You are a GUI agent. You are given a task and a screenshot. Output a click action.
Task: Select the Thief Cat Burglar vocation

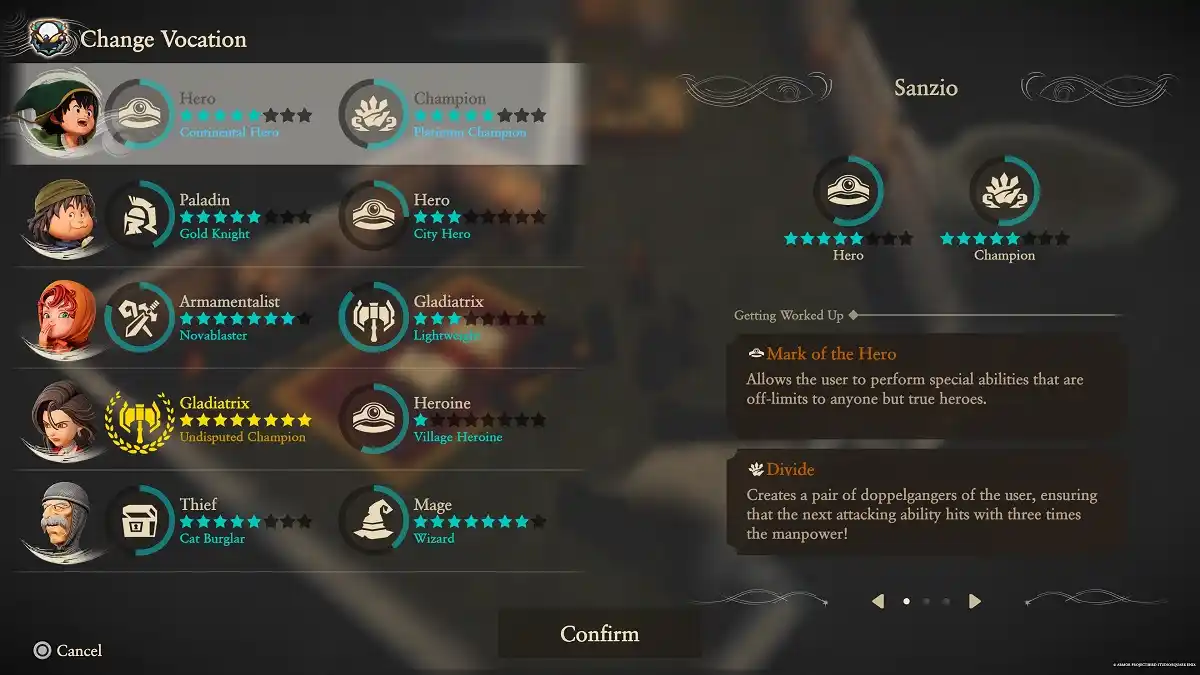[213, 521]
